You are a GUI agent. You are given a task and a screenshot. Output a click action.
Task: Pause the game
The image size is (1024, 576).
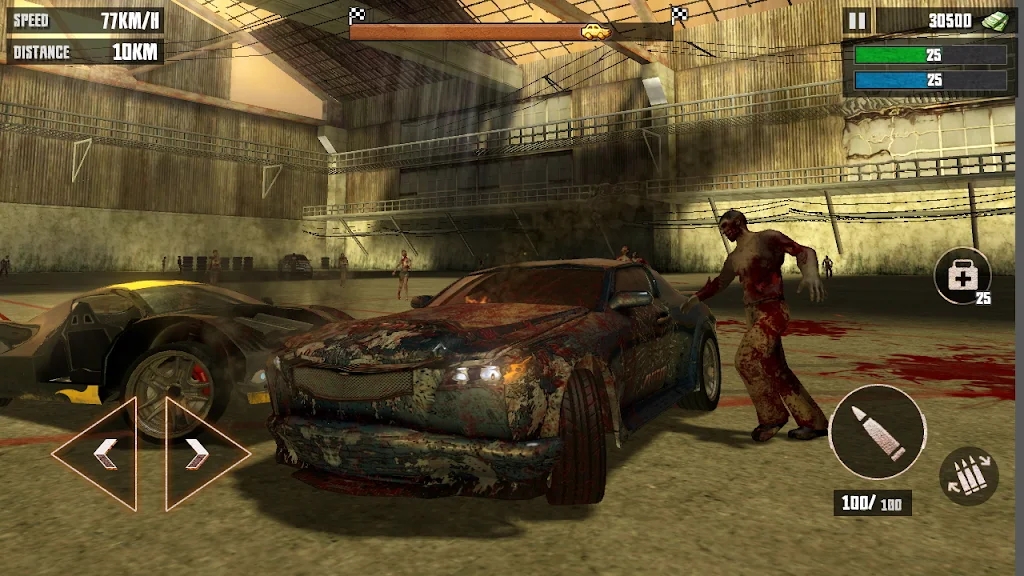coord(857,20)
